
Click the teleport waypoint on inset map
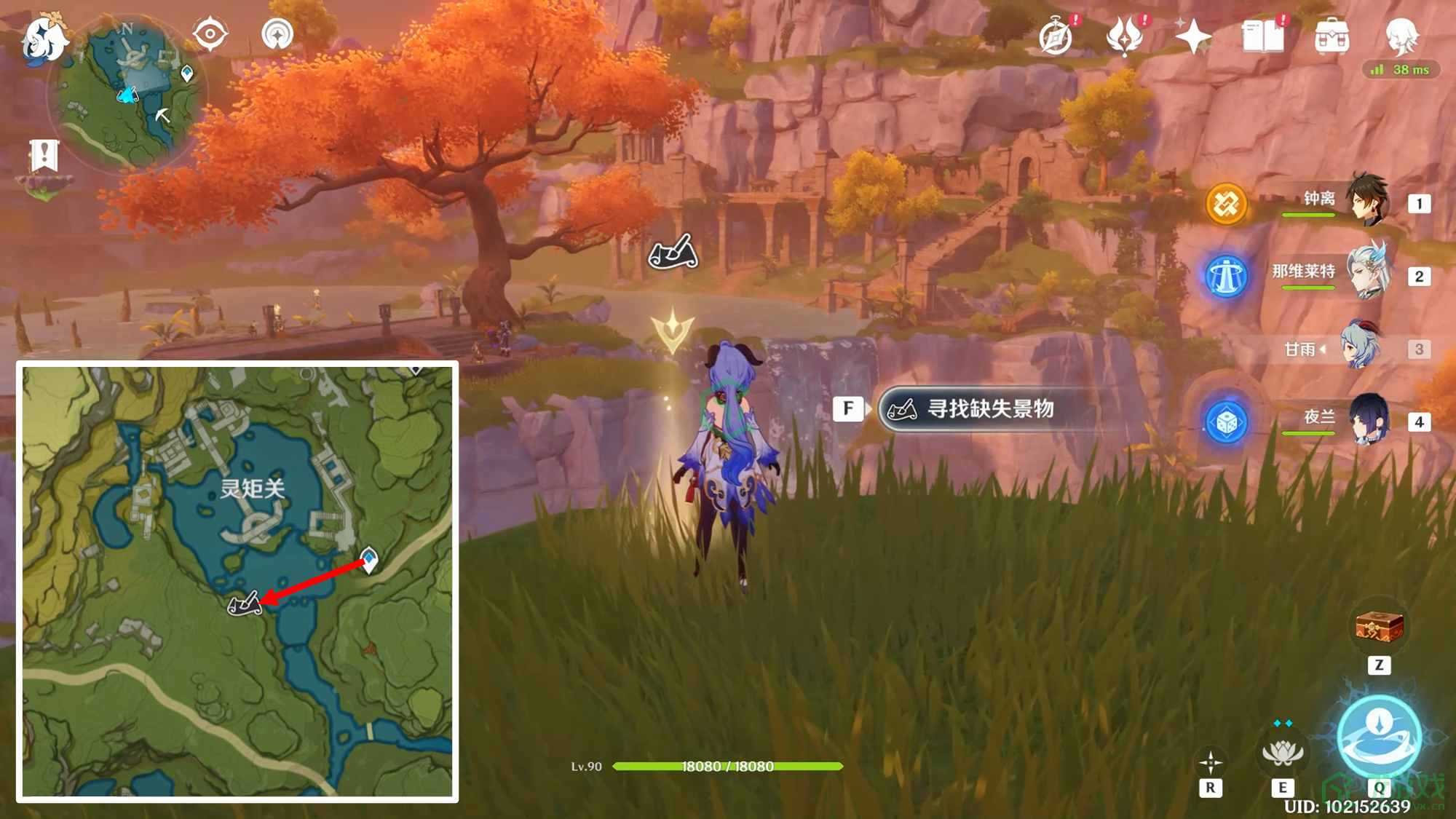(x=369, y=559)
